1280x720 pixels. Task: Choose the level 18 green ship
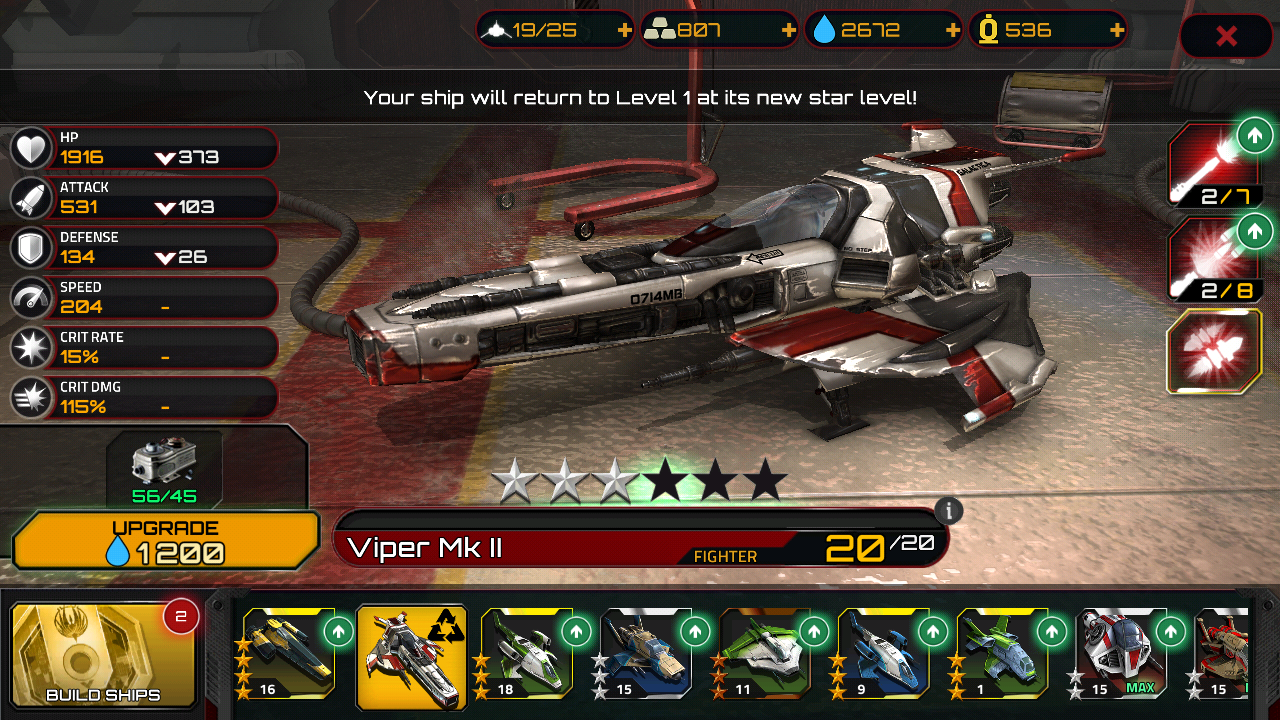point(526,652)
